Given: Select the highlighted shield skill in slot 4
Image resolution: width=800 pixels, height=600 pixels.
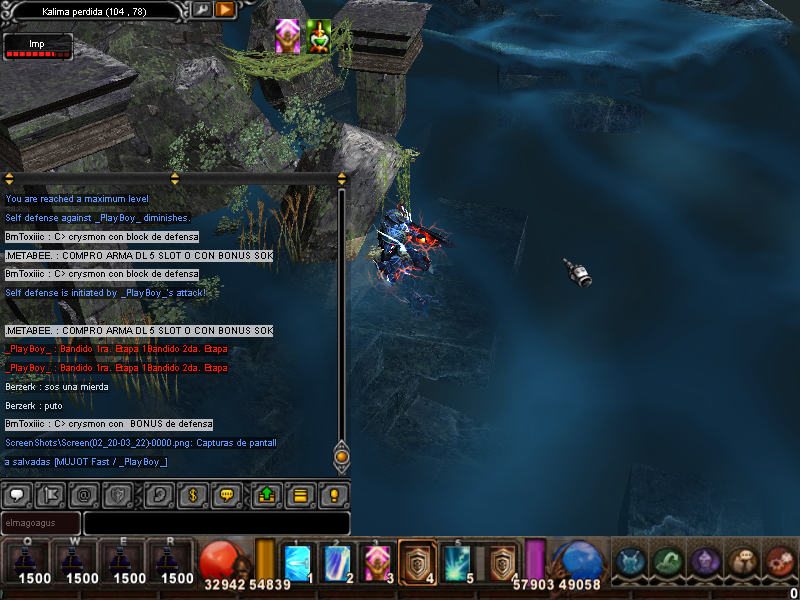Looking at the screenshot, I should [x=417, y=562].
